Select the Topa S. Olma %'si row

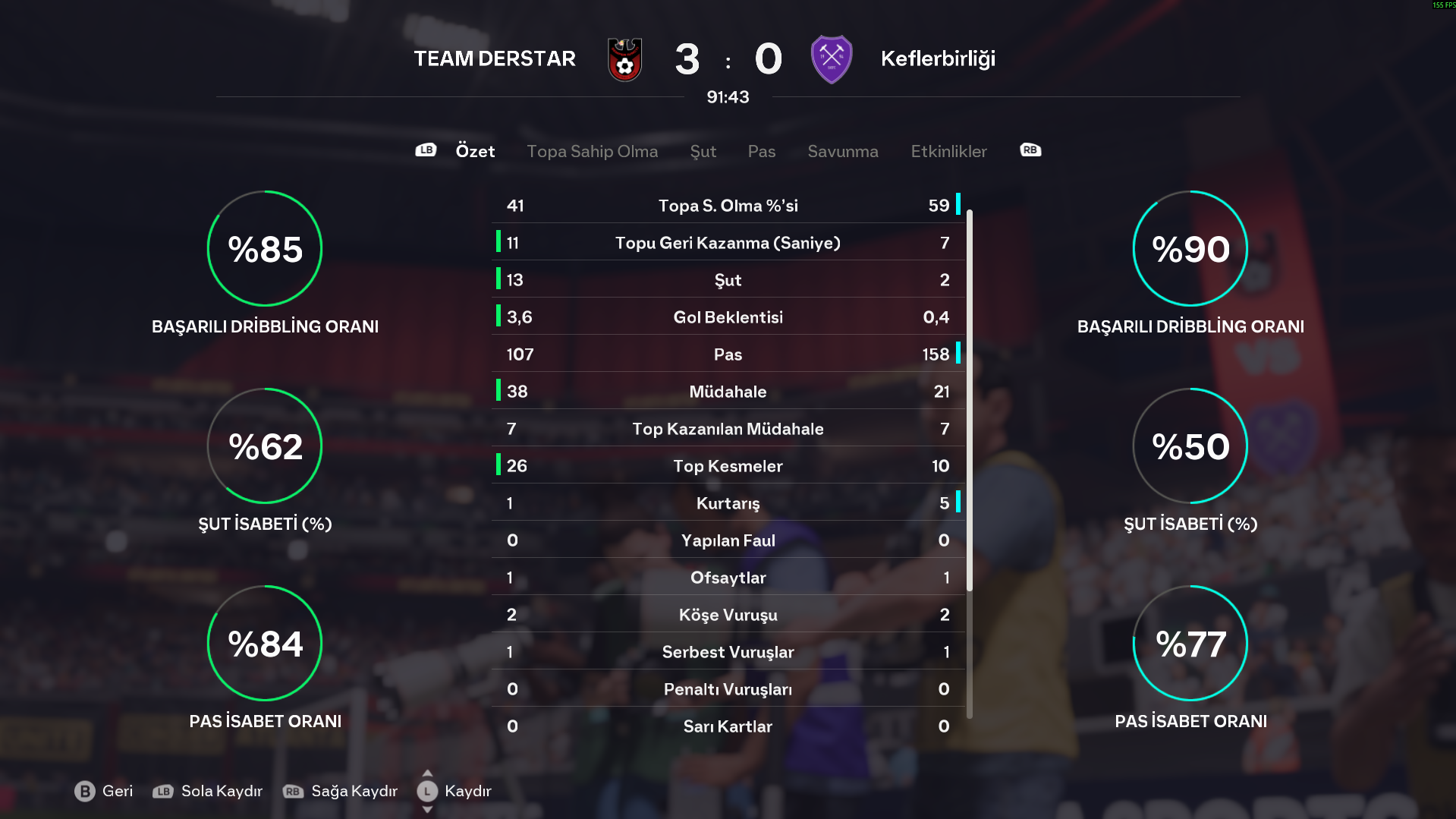(x=728, y=206)
